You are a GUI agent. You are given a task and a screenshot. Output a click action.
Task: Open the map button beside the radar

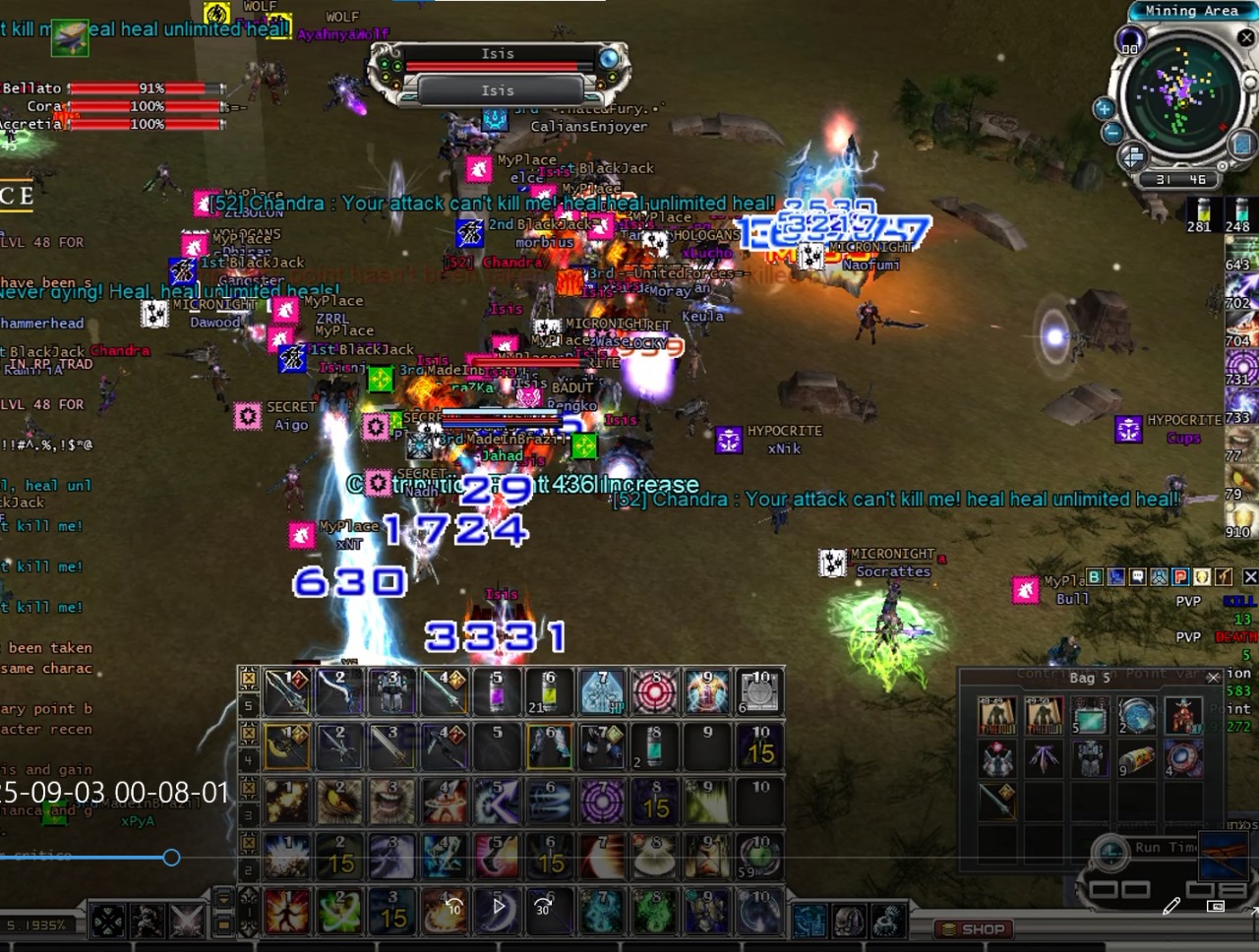(x=1242, y=145)
